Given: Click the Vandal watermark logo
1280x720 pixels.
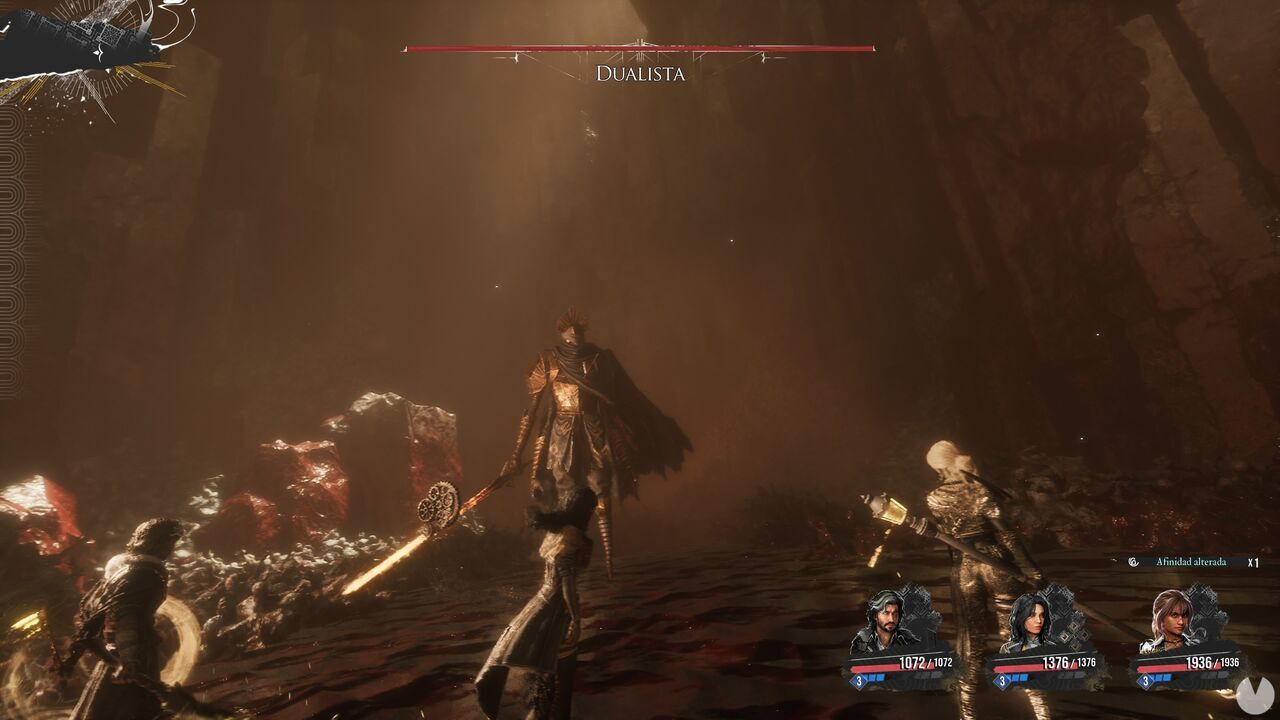Looking at the screenshot, I should [x=1252, y=694].
